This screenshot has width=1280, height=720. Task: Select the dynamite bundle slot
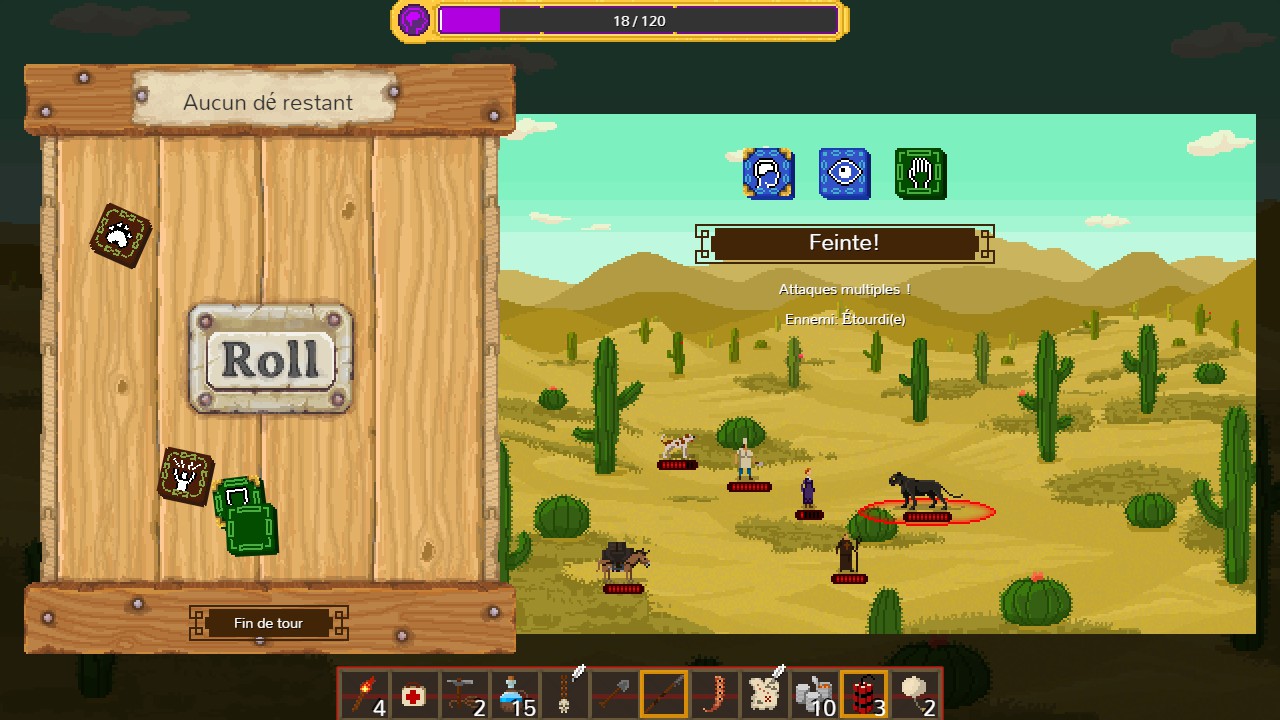click(864, 693)
